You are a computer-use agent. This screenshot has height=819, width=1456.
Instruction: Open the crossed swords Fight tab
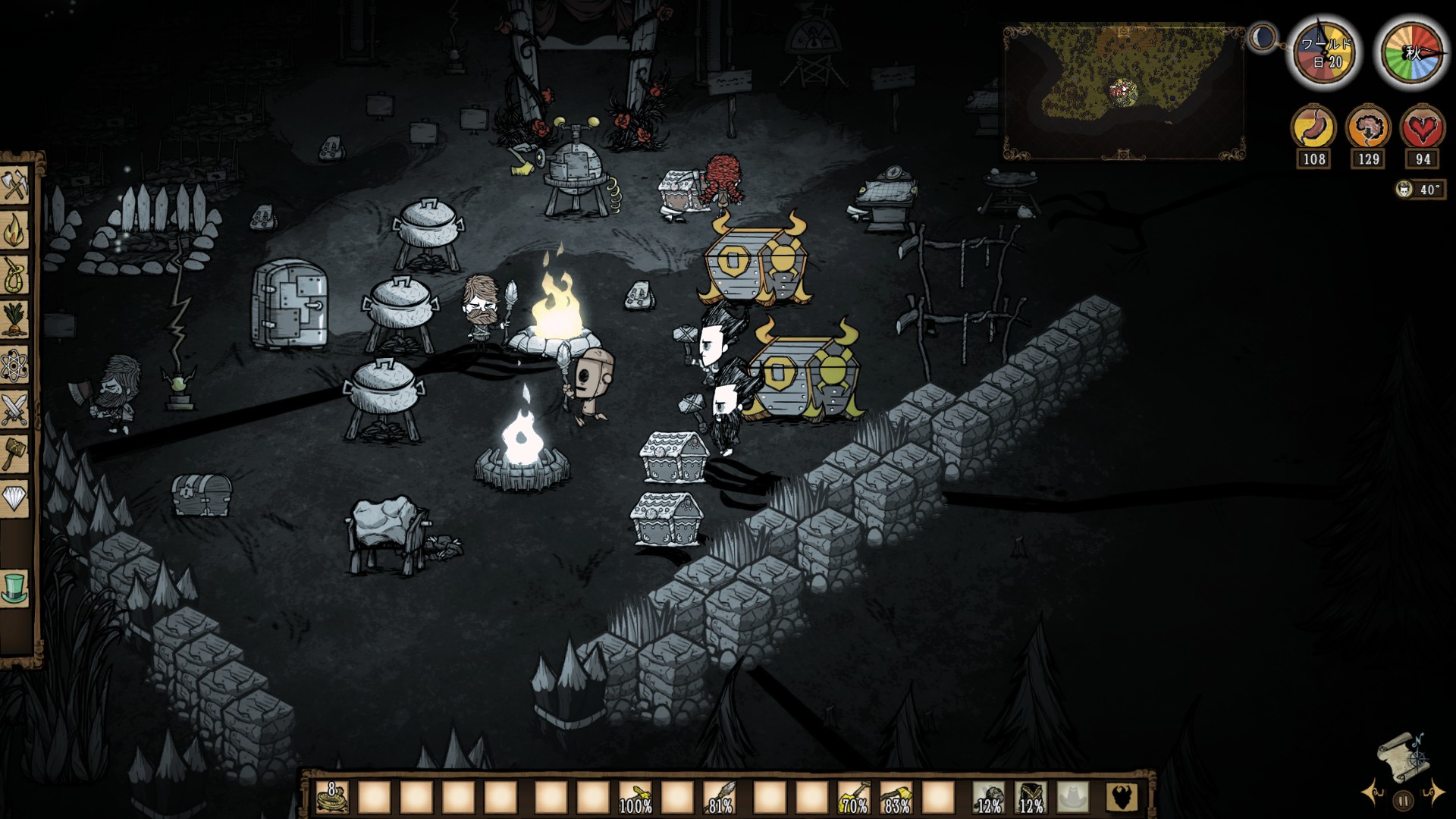15,409
